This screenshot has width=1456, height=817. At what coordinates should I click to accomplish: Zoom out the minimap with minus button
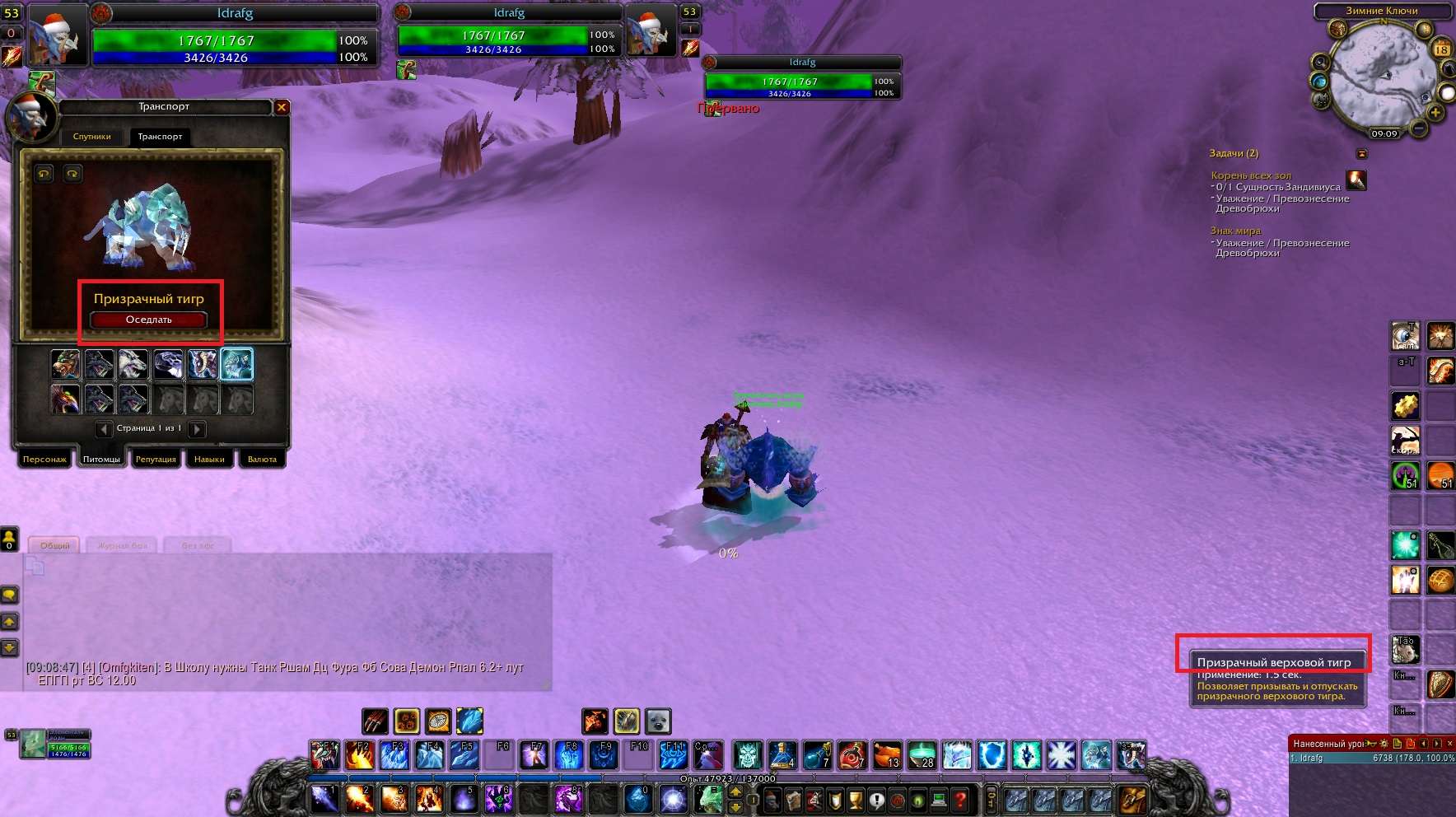1418,128
